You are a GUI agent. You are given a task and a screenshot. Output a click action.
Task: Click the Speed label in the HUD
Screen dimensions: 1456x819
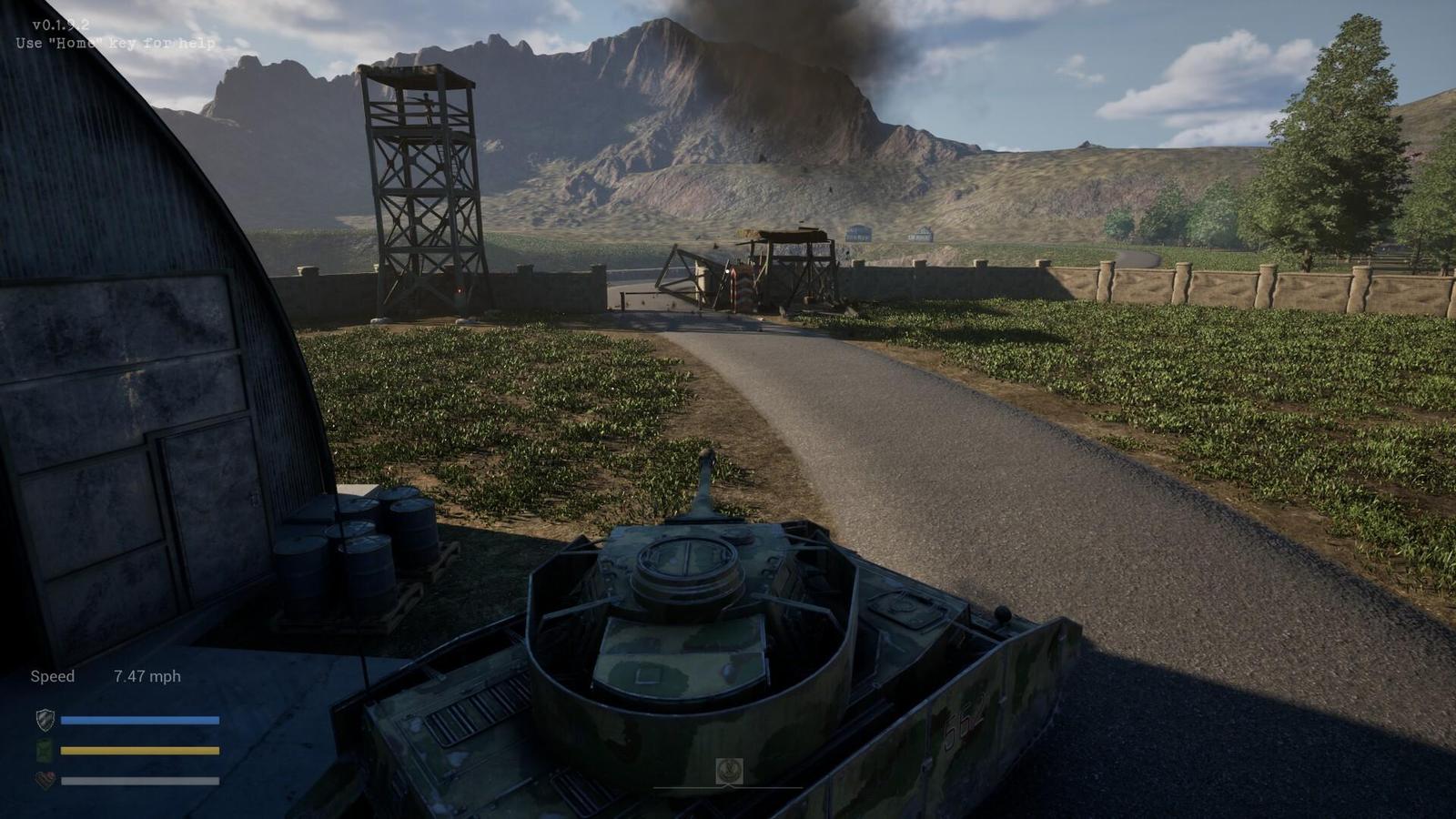pyautogui.click(x=52, y=676)
